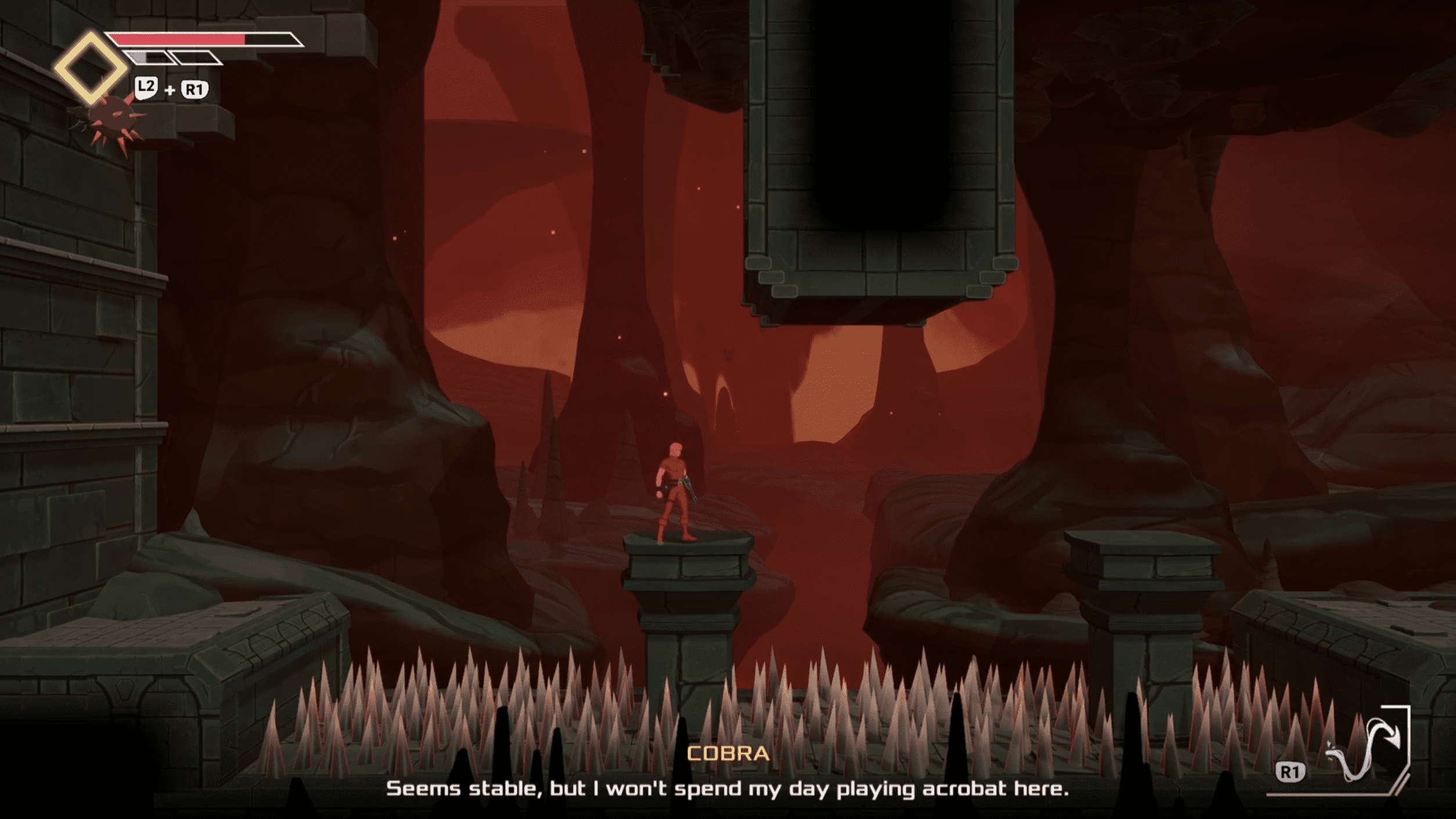This screenshot has height=819, width=1456.
Task: Click the gold diamond emblem icon
Action: pyautogui.click(x=91, y=67)
